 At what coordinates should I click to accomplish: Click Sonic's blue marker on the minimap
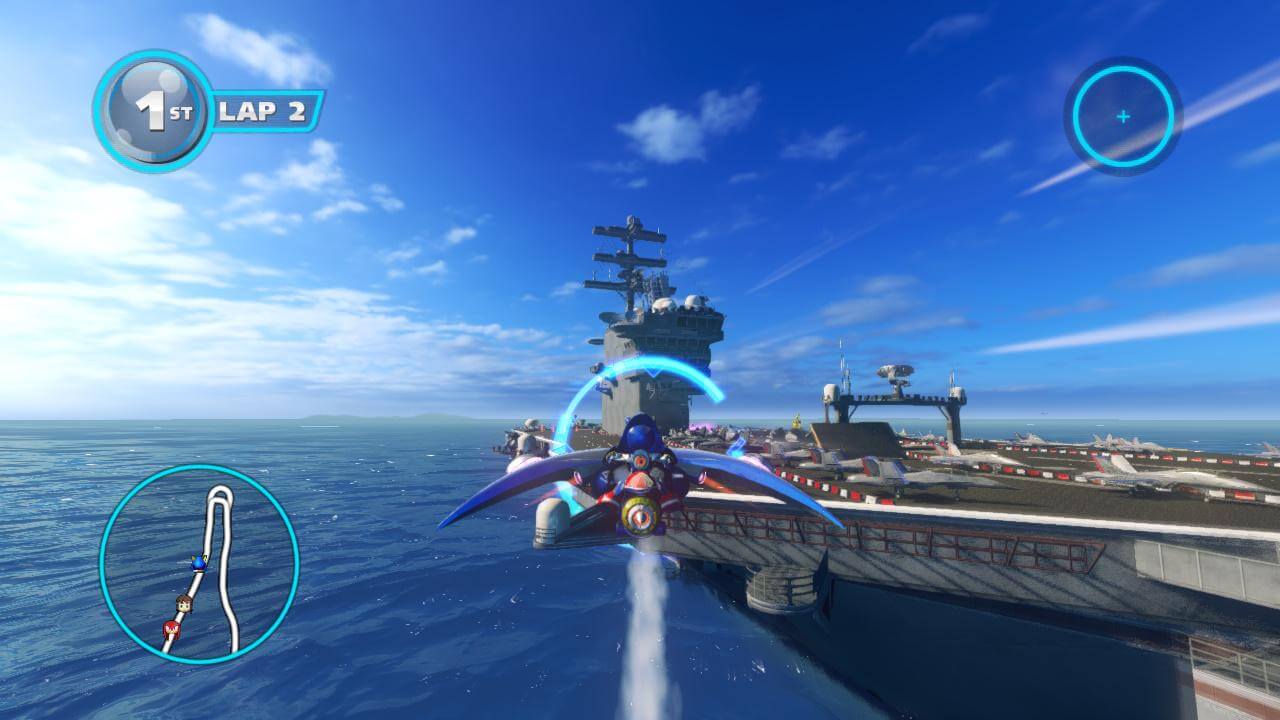[x=198, y=564]
